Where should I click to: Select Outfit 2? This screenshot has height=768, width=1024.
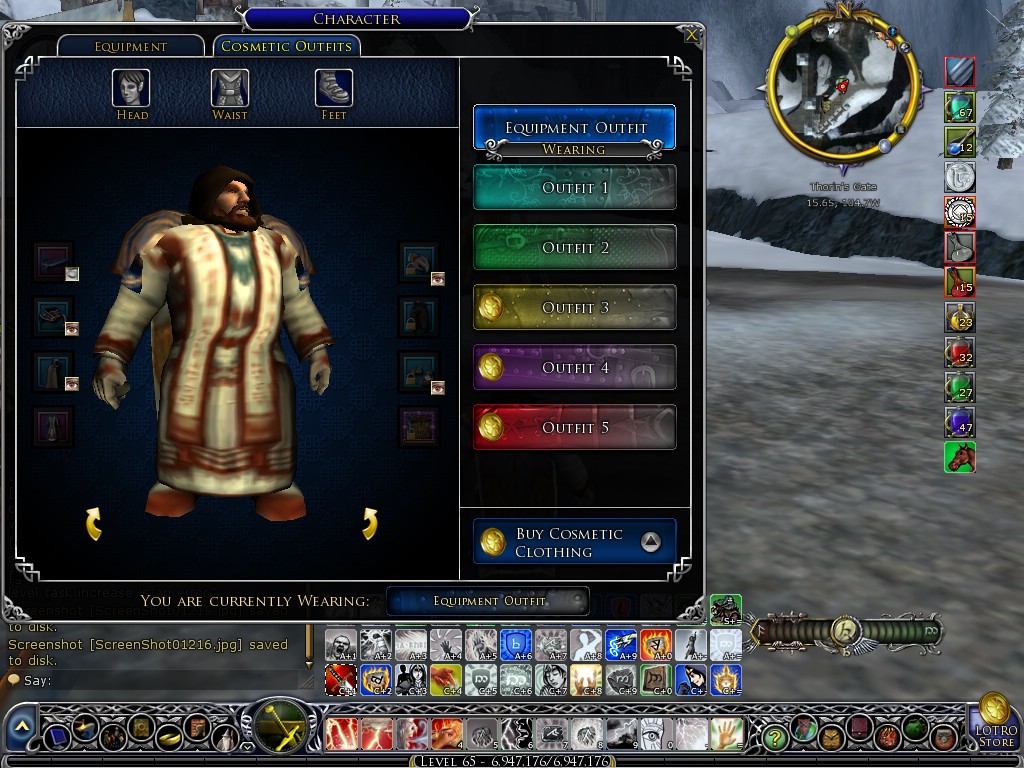point(574,248)
